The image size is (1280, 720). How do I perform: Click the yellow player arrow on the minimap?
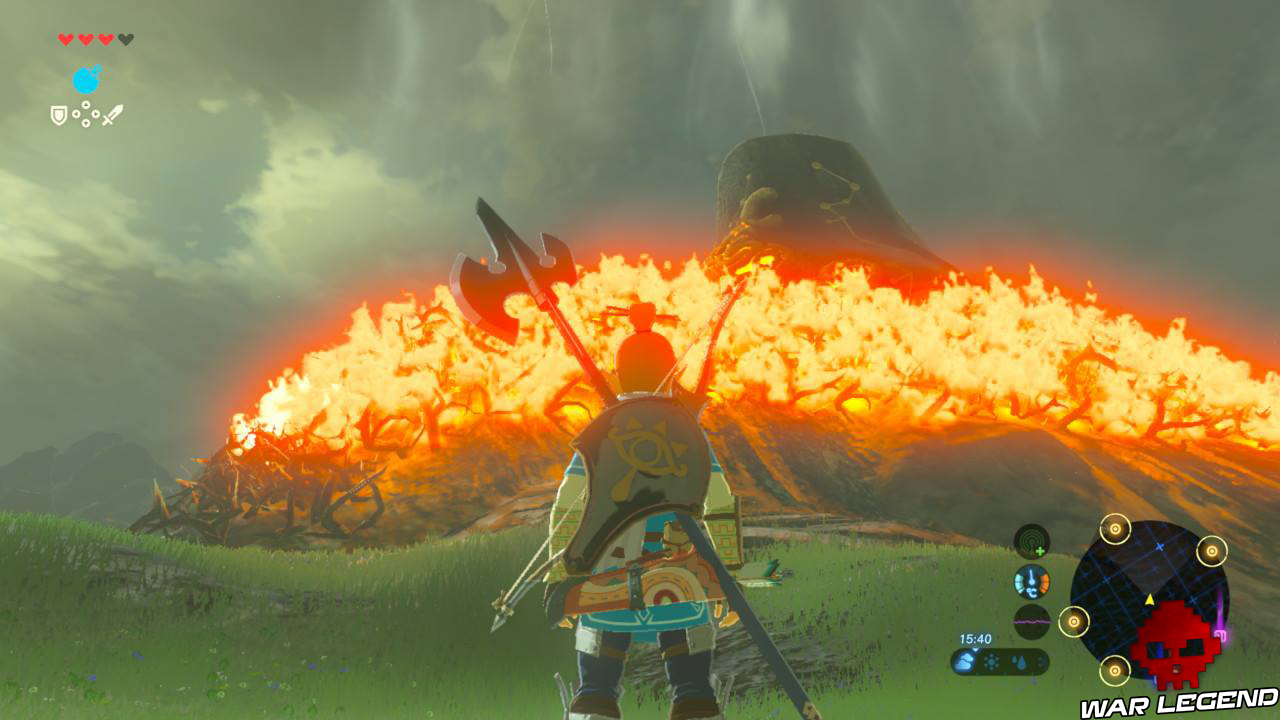(x=1150, y=600)
